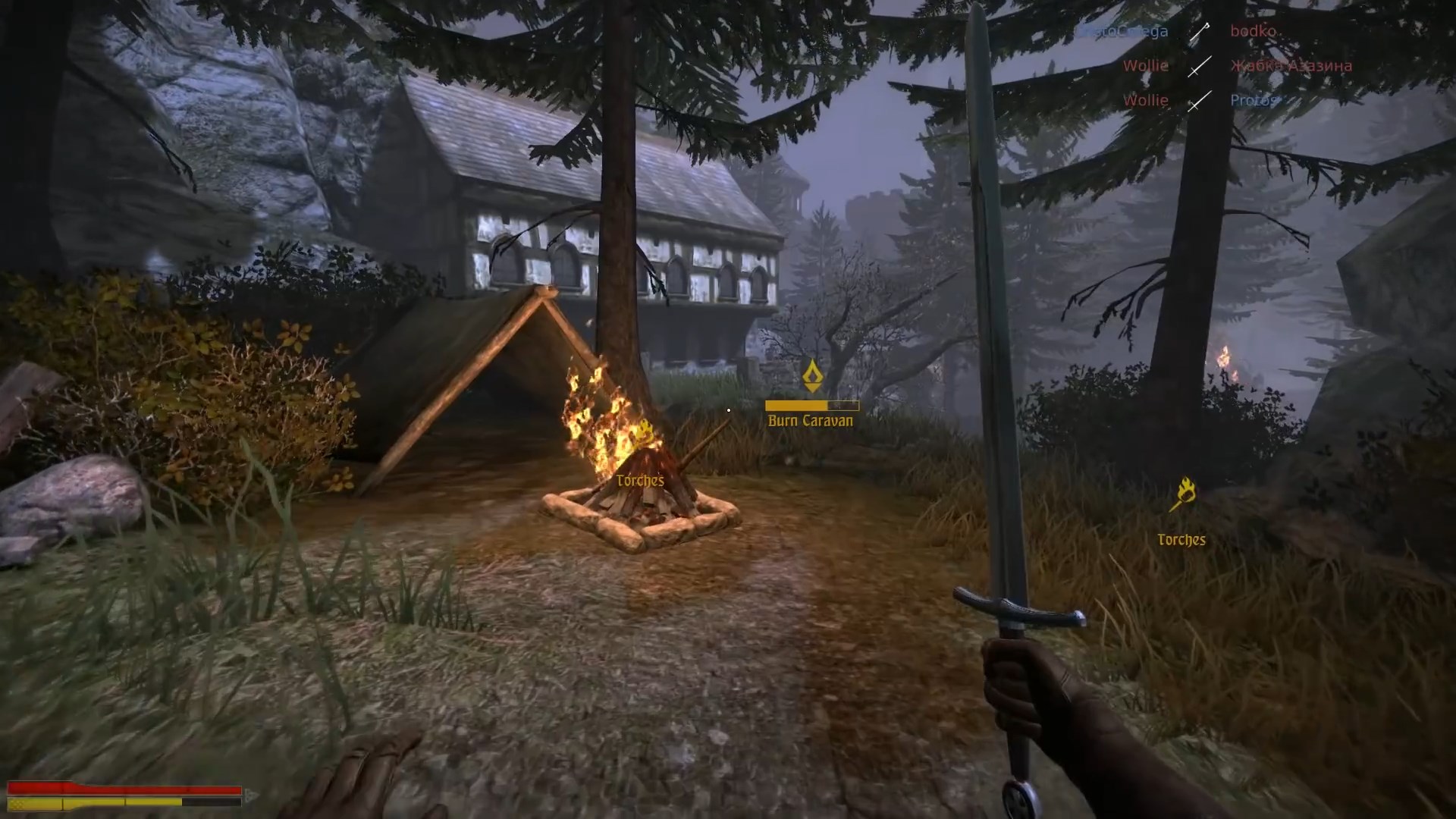Screen dimensions: 1456x819
Task: Click victim name bodko in the kill feed
Action: click(1253, 30)
